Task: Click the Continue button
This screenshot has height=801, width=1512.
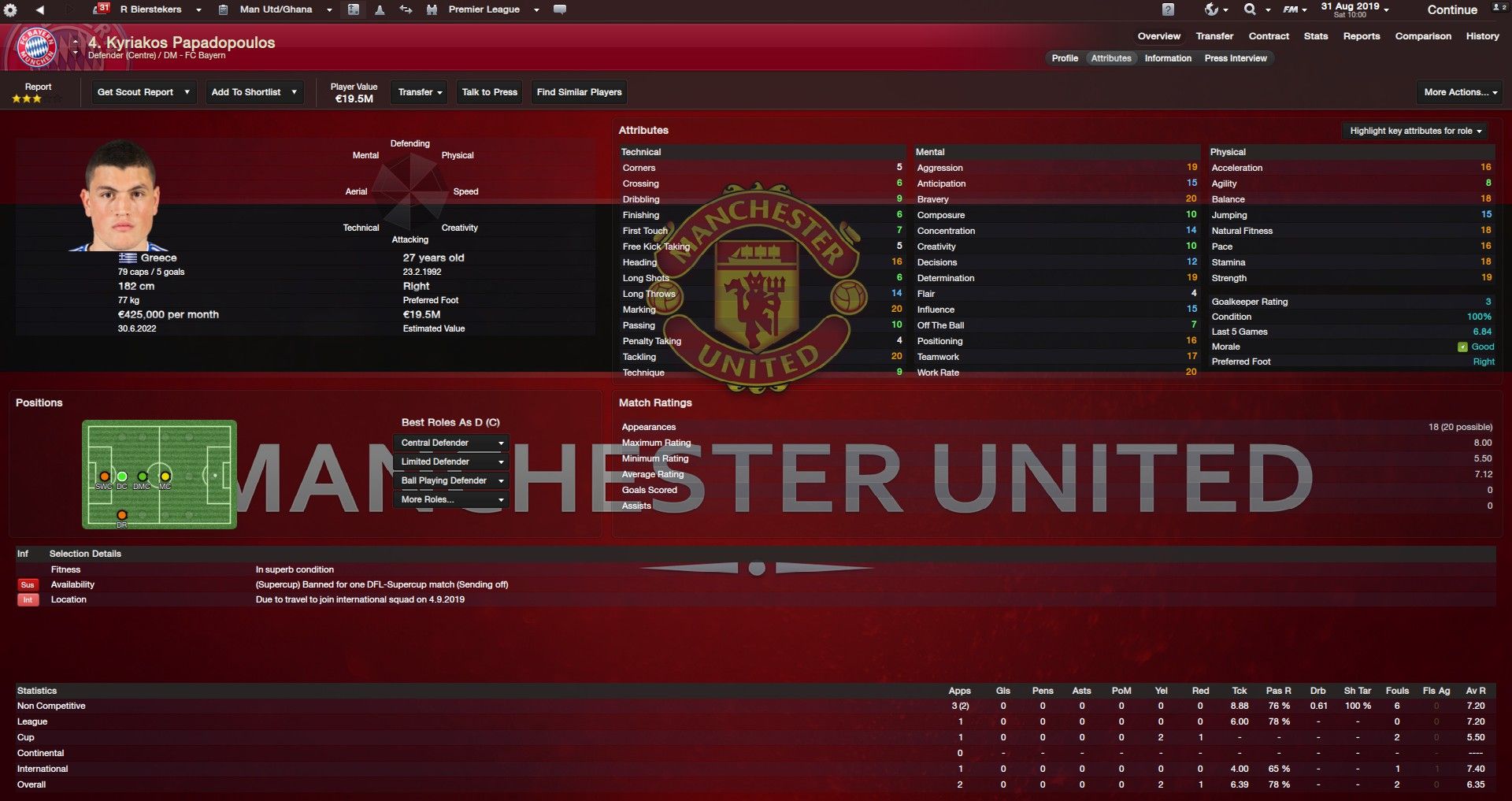Action: [1451, 10]
